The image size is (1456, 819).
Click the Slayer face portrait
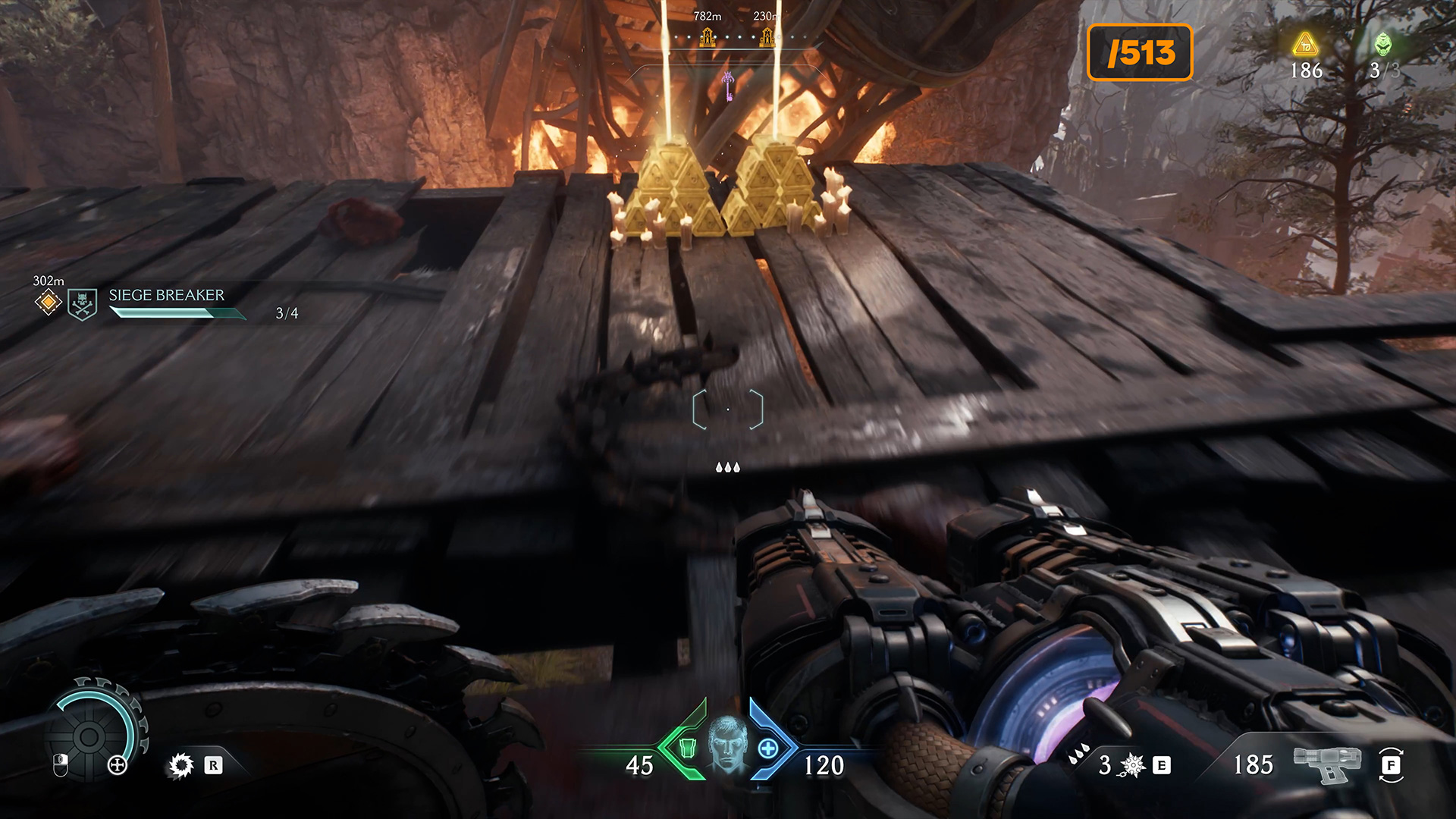coord(728,744)
